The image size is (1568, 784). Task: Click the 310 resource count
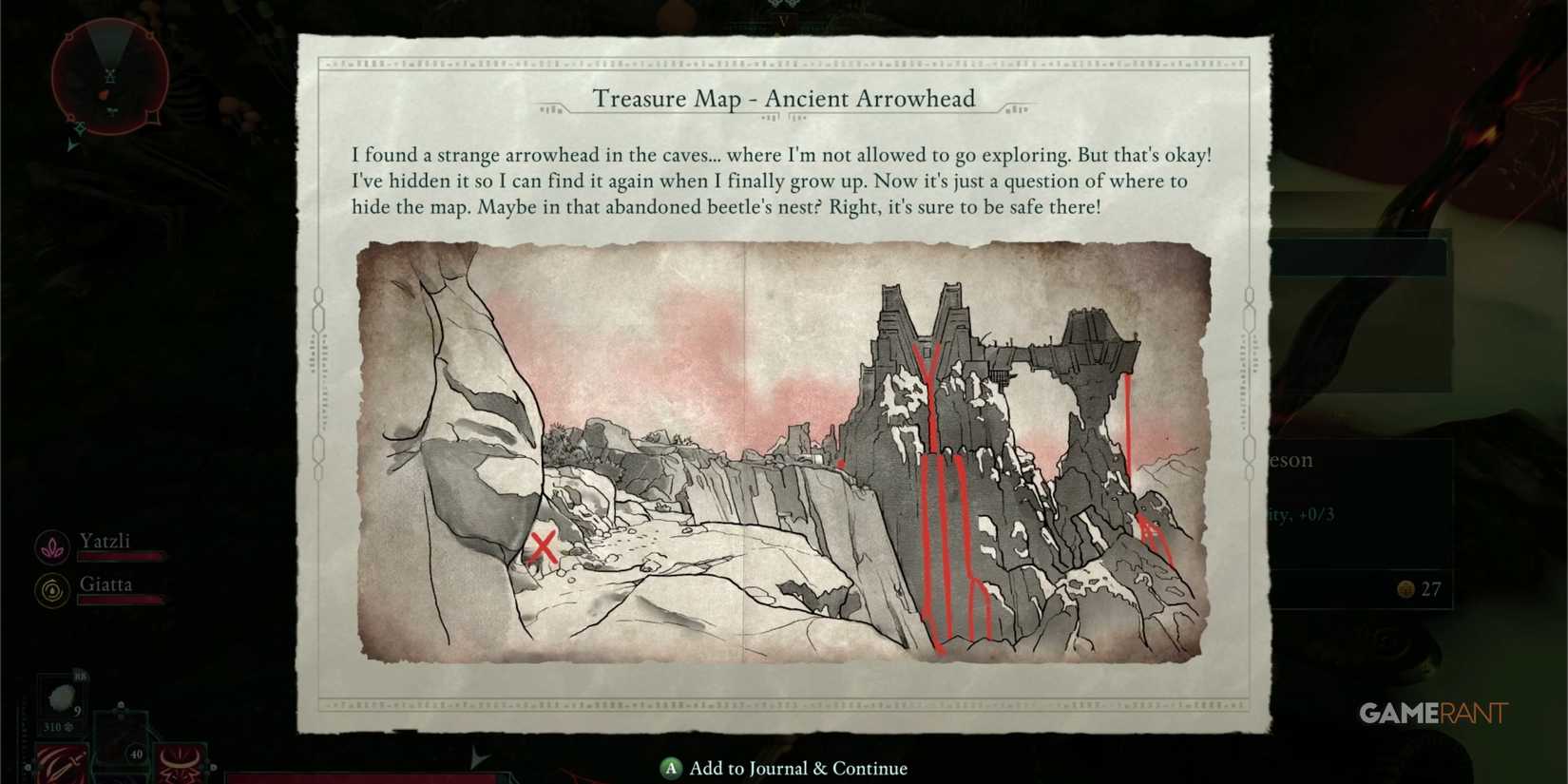[x=53, y=727]
